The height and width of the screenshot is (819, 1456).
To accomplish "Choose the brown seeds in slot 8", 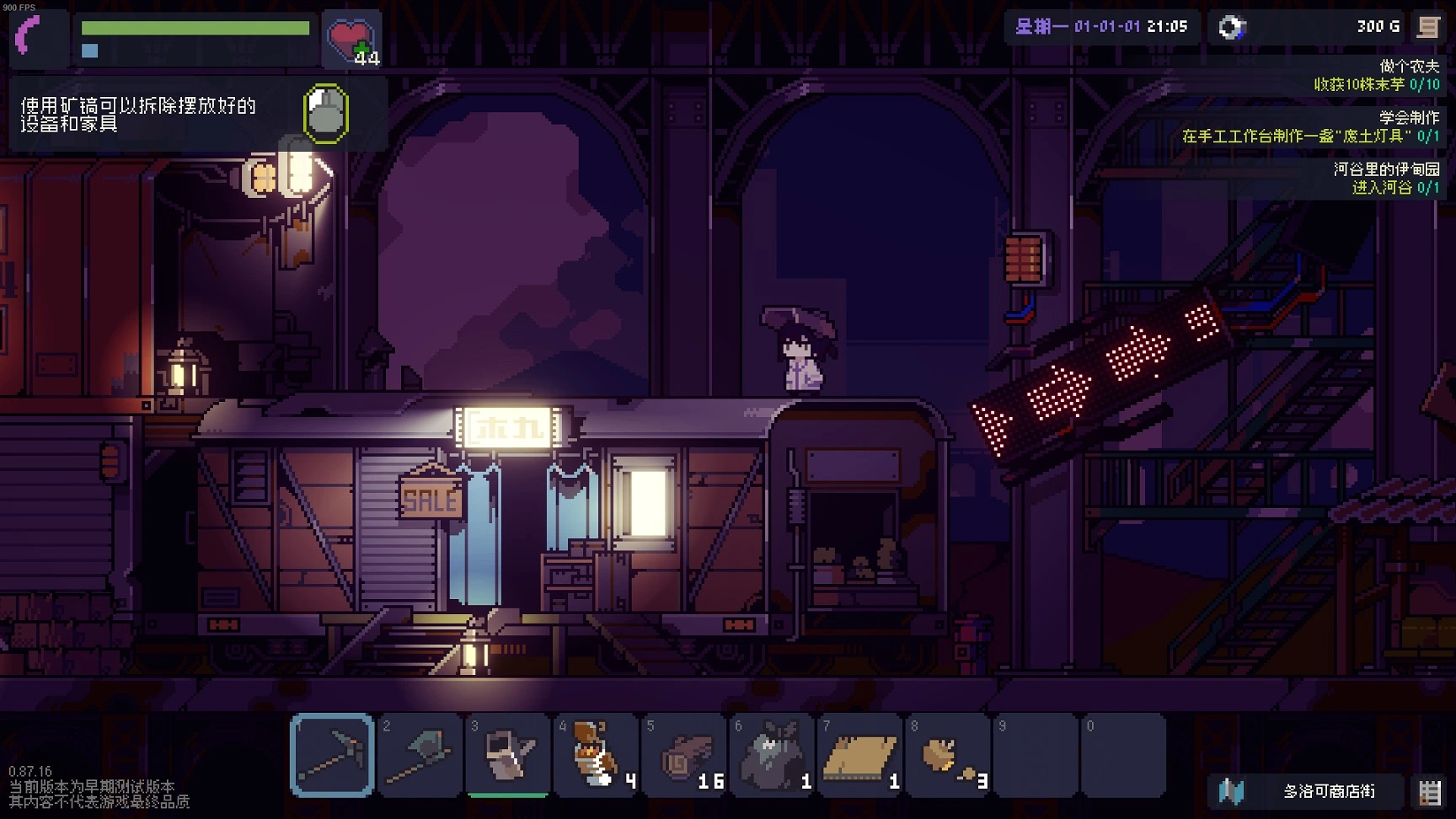I will [x=948, y=755].
